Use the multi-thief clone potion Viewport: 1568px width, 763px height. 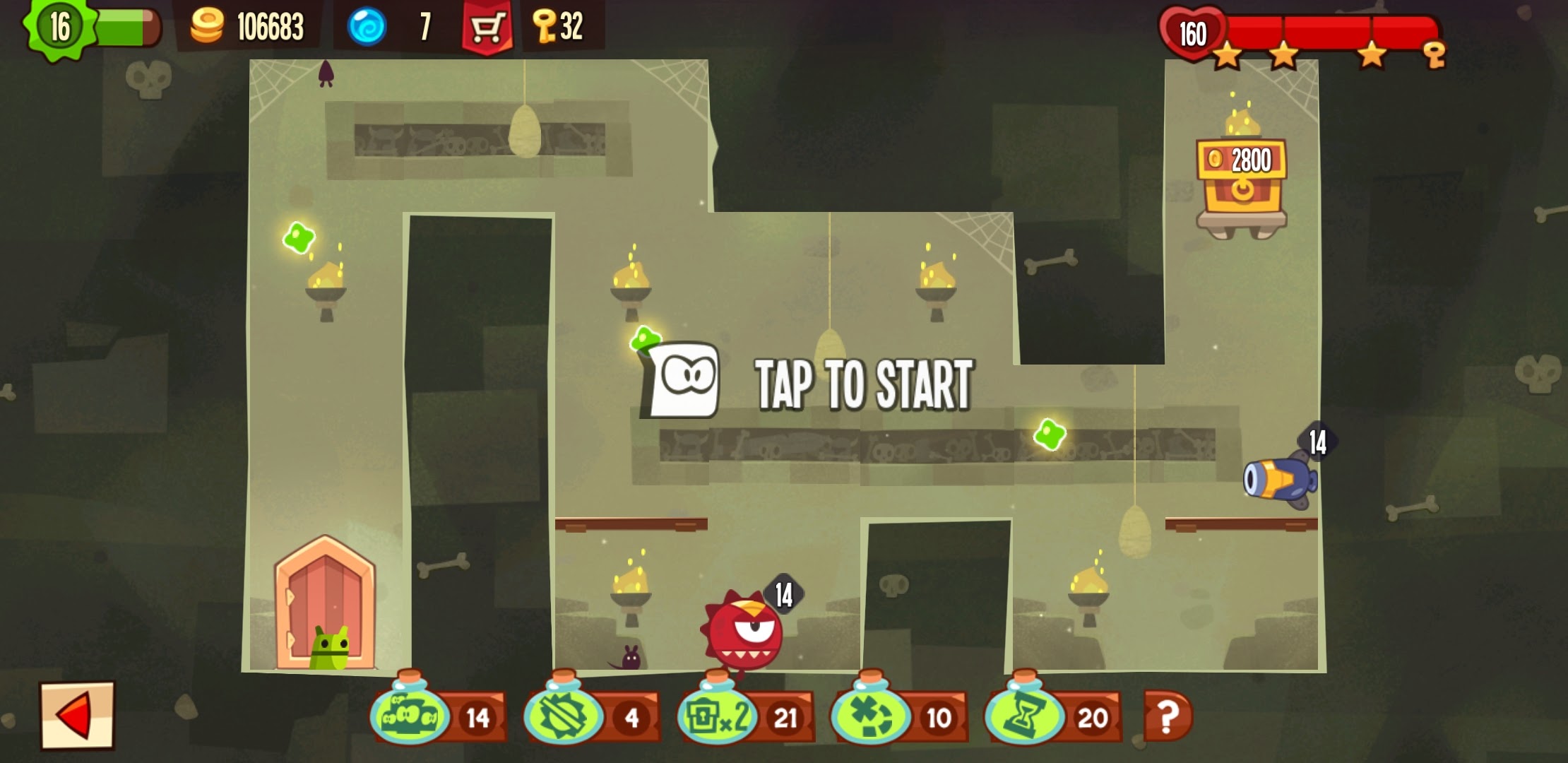pyautogui.click(x=411, y=715)
